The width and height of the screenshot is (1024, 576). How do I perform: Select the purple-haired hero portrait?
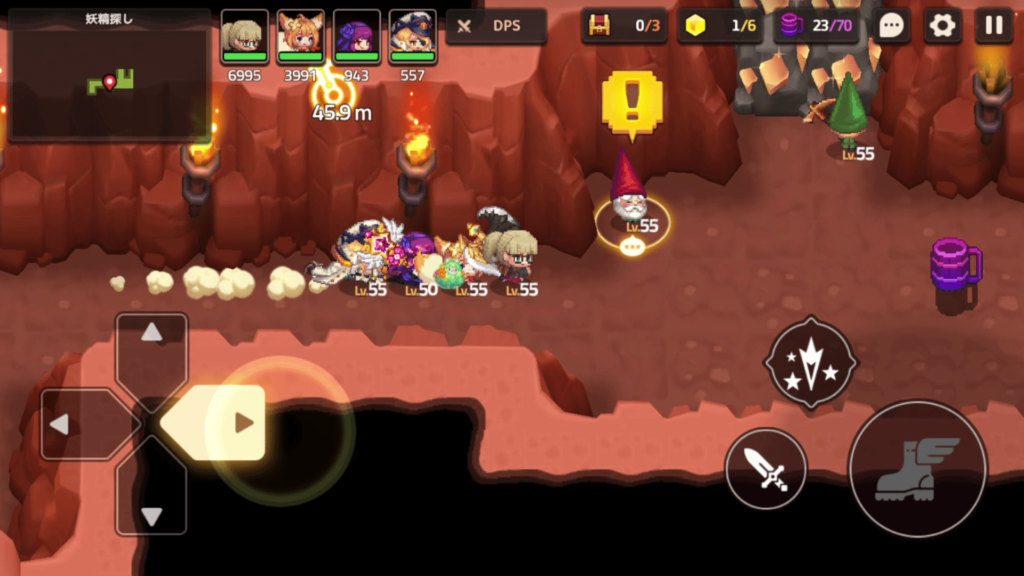coord(357,37)
